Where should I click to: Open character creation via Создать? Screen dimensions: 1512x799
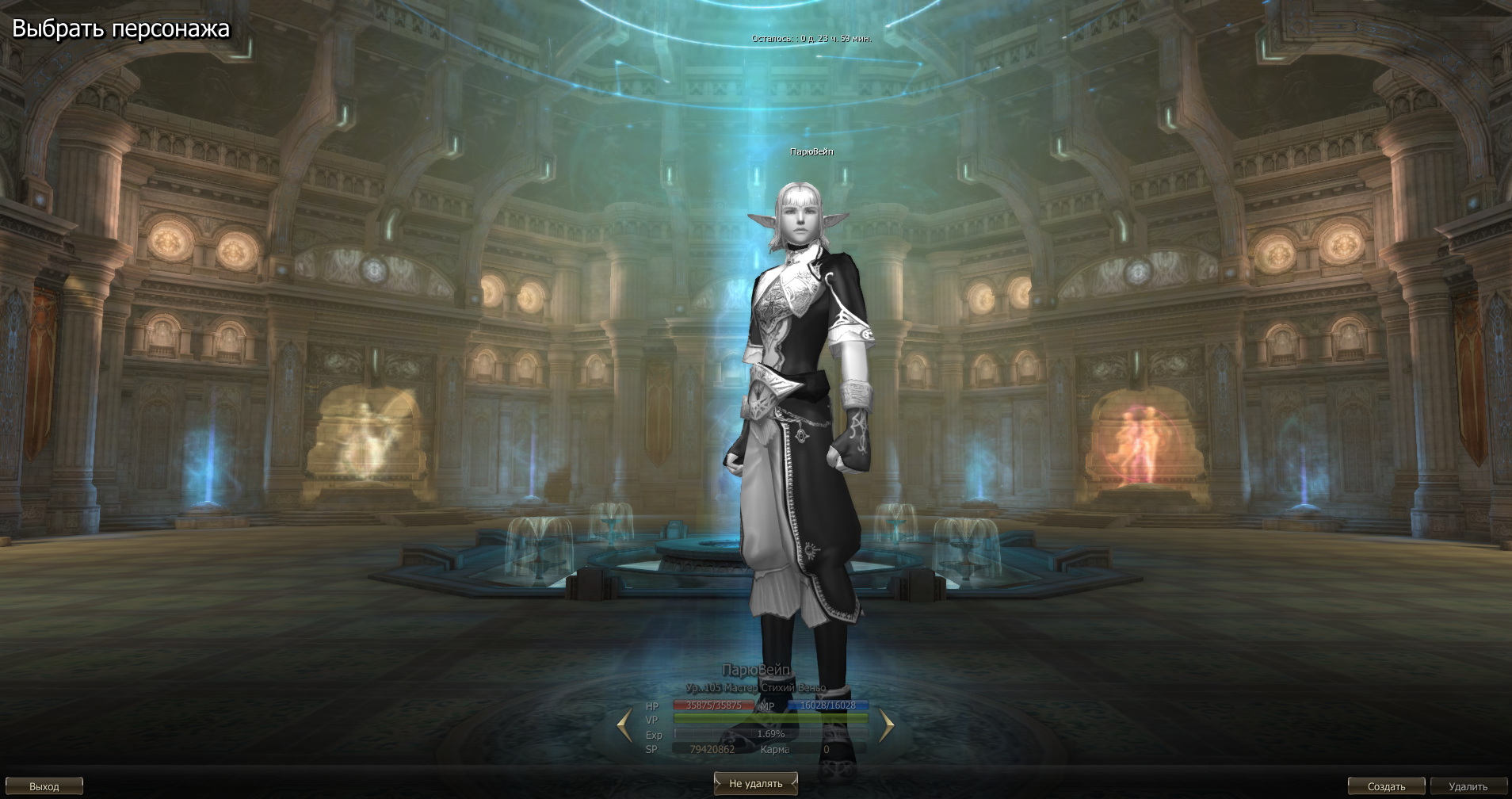coord(1386,786)
